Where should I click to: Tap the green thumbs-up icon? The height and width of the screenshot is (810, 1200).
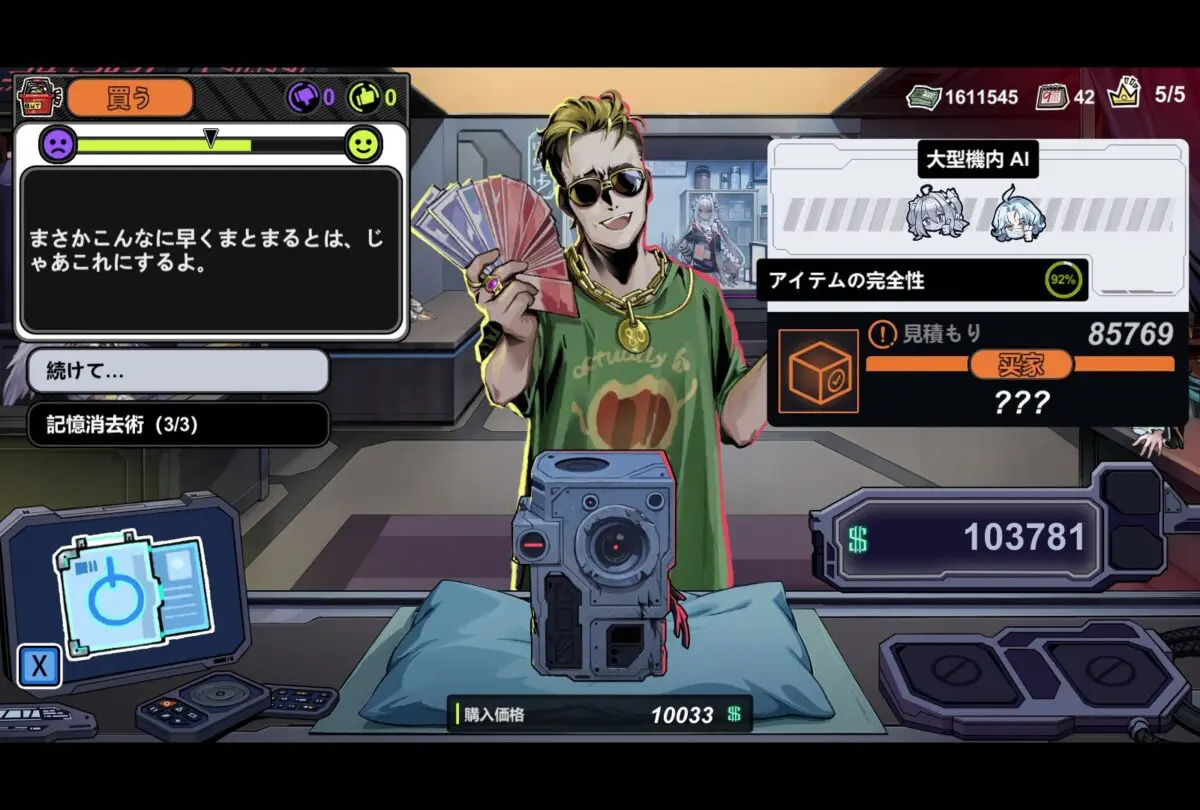point(363,98)
